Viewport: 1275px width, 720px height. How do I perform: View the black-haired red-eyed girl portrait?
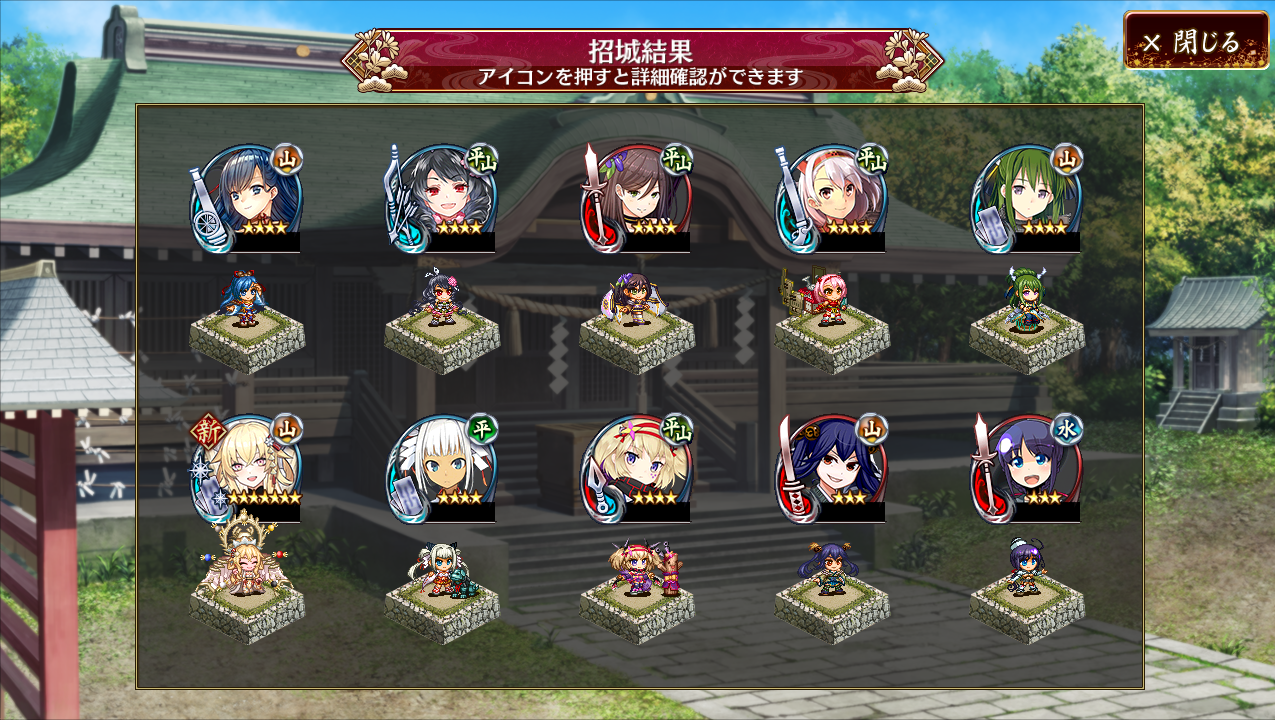[441, 198]
